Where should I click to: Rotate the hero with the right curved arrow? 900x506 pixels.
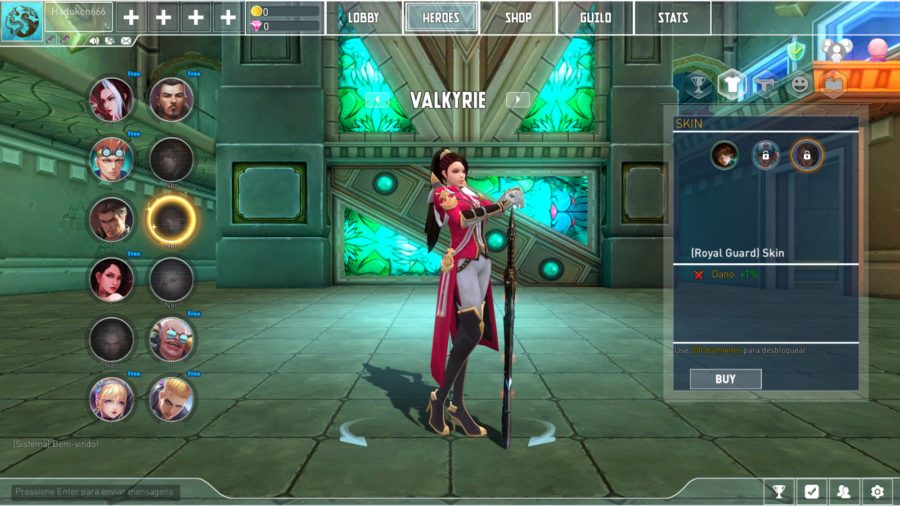[541, 433]
